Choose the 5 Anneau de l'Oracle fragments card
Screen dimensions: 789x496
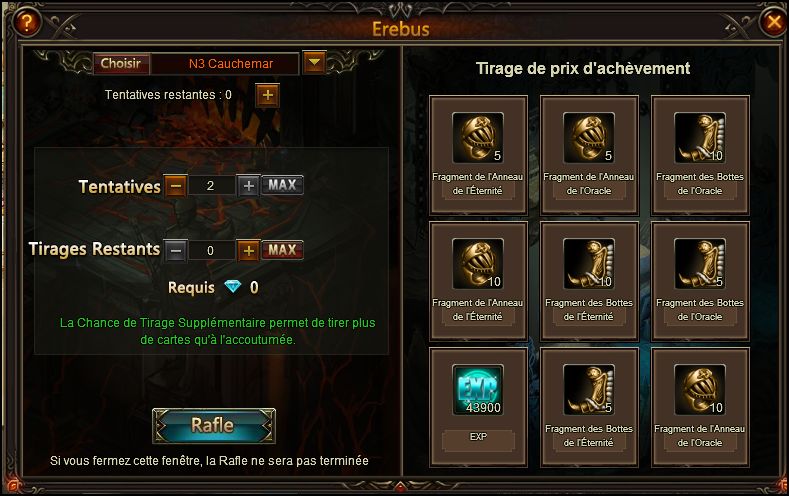click(x=589, y=154)
